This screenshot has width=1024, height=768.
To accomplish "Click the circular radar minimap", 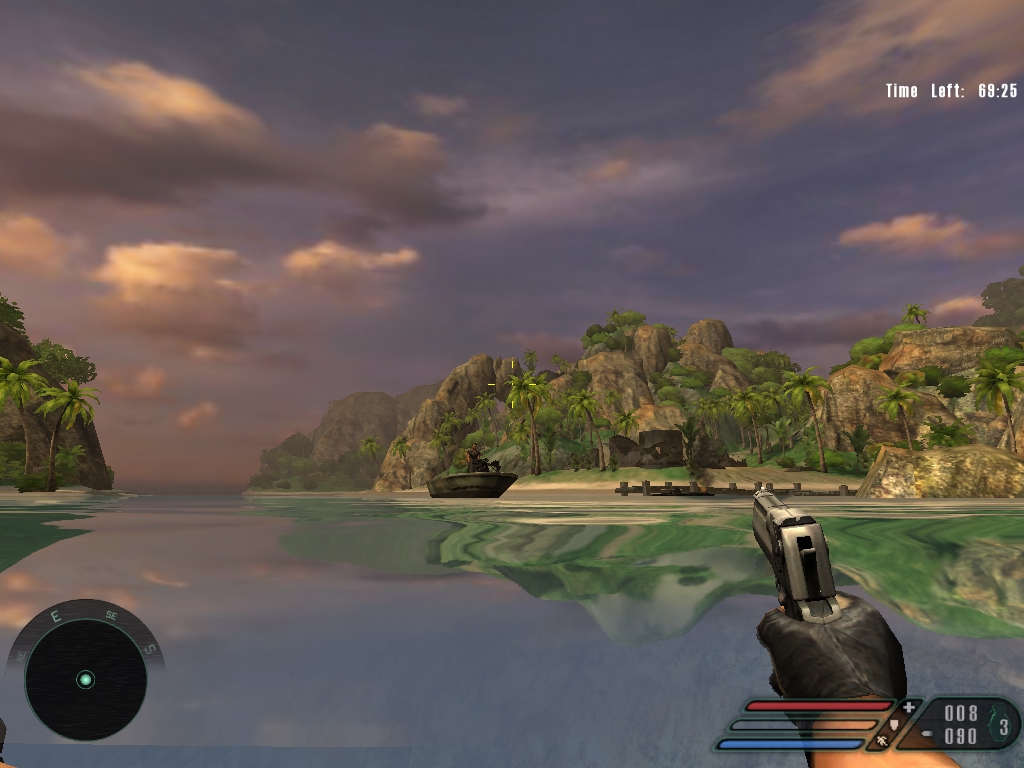I will (x=85, y=680).
